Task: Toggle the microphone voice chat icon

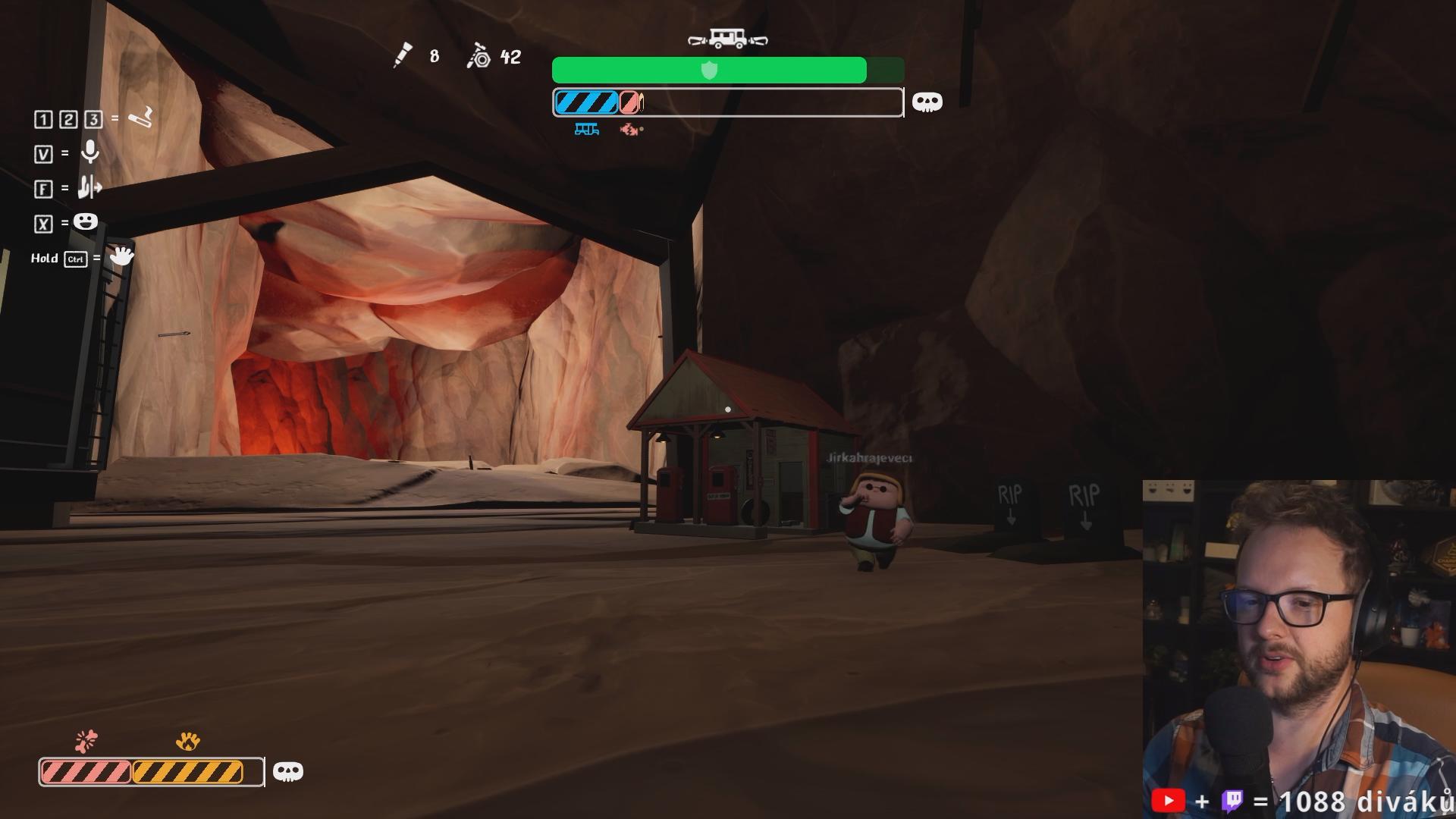Action: tap(90, 152)
